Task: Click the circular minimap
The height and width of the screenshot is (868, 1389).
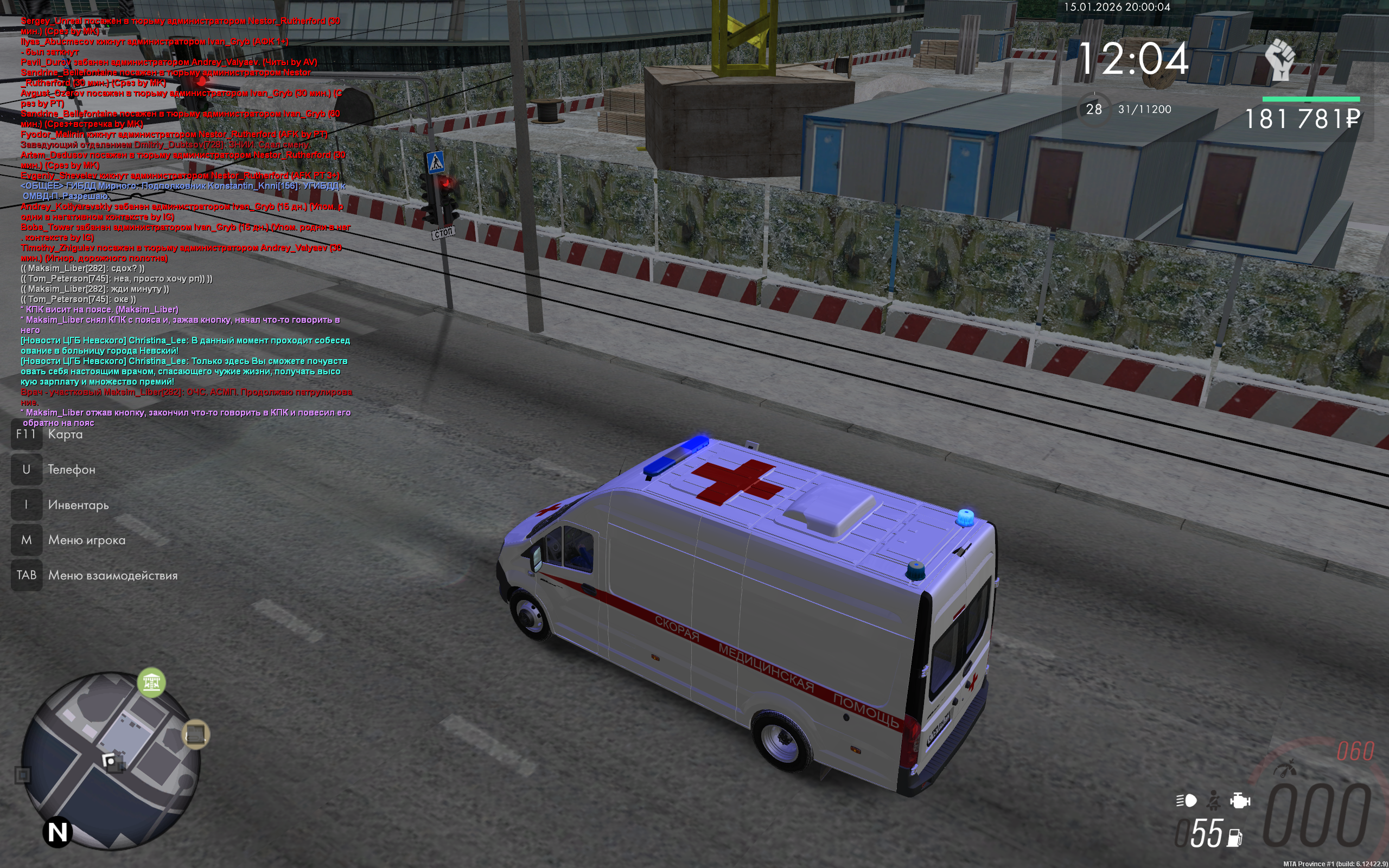Action: [x=111, y=759]
